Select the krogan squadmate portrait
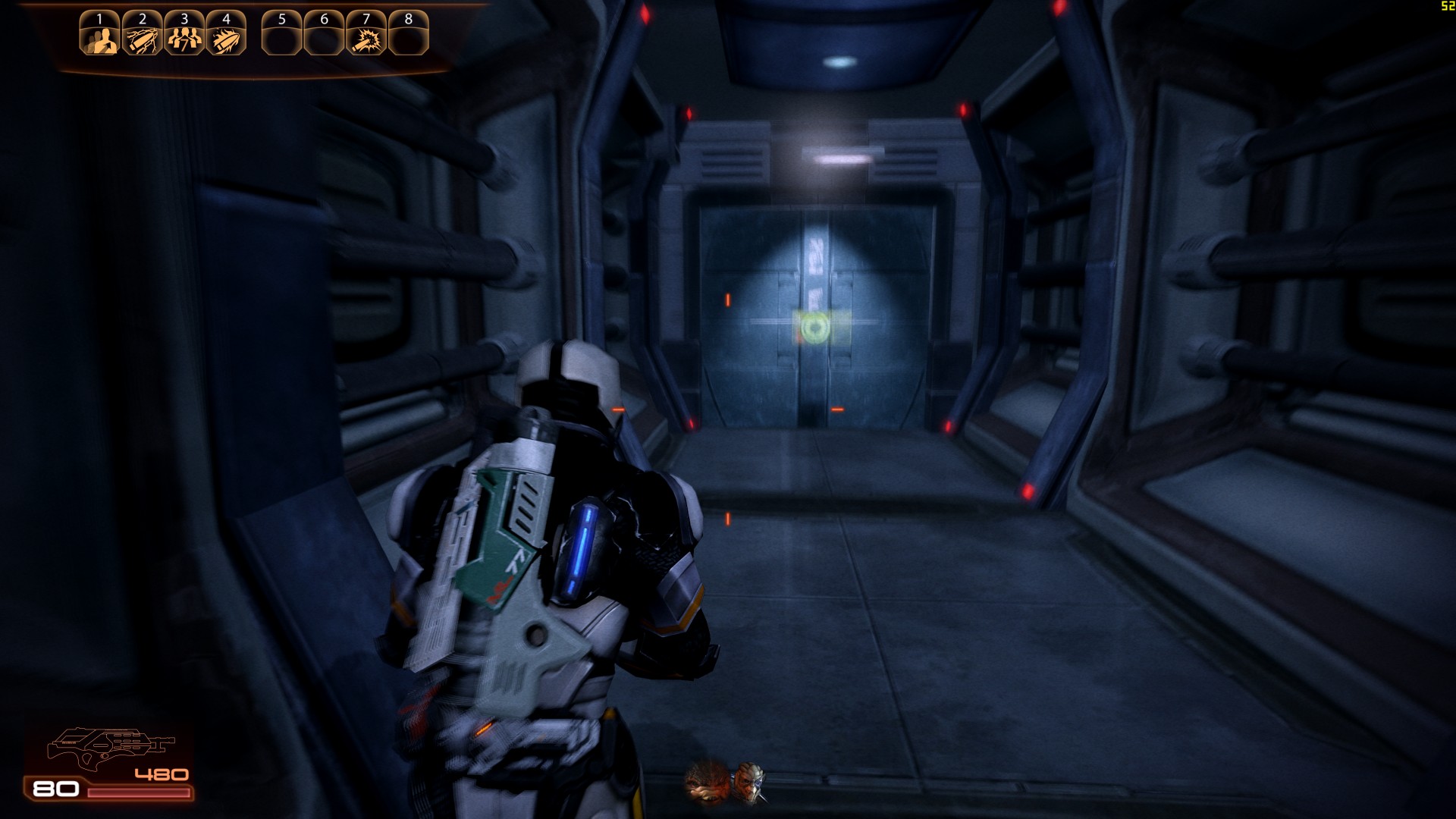The image size is (1456, 819). tap(707, 781)
